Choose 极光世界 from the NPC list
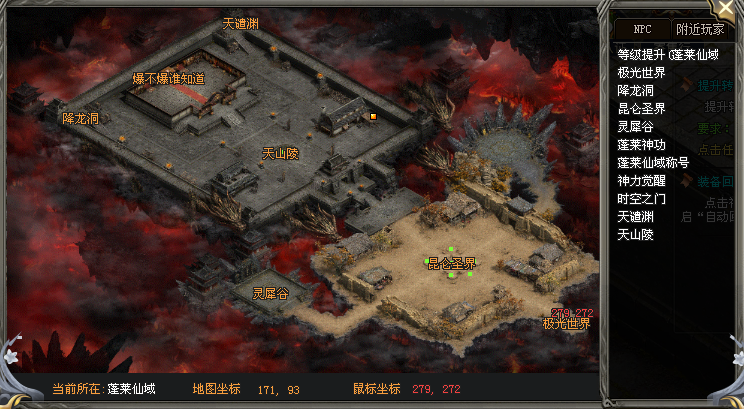The image size is (744, 409). 641,72
